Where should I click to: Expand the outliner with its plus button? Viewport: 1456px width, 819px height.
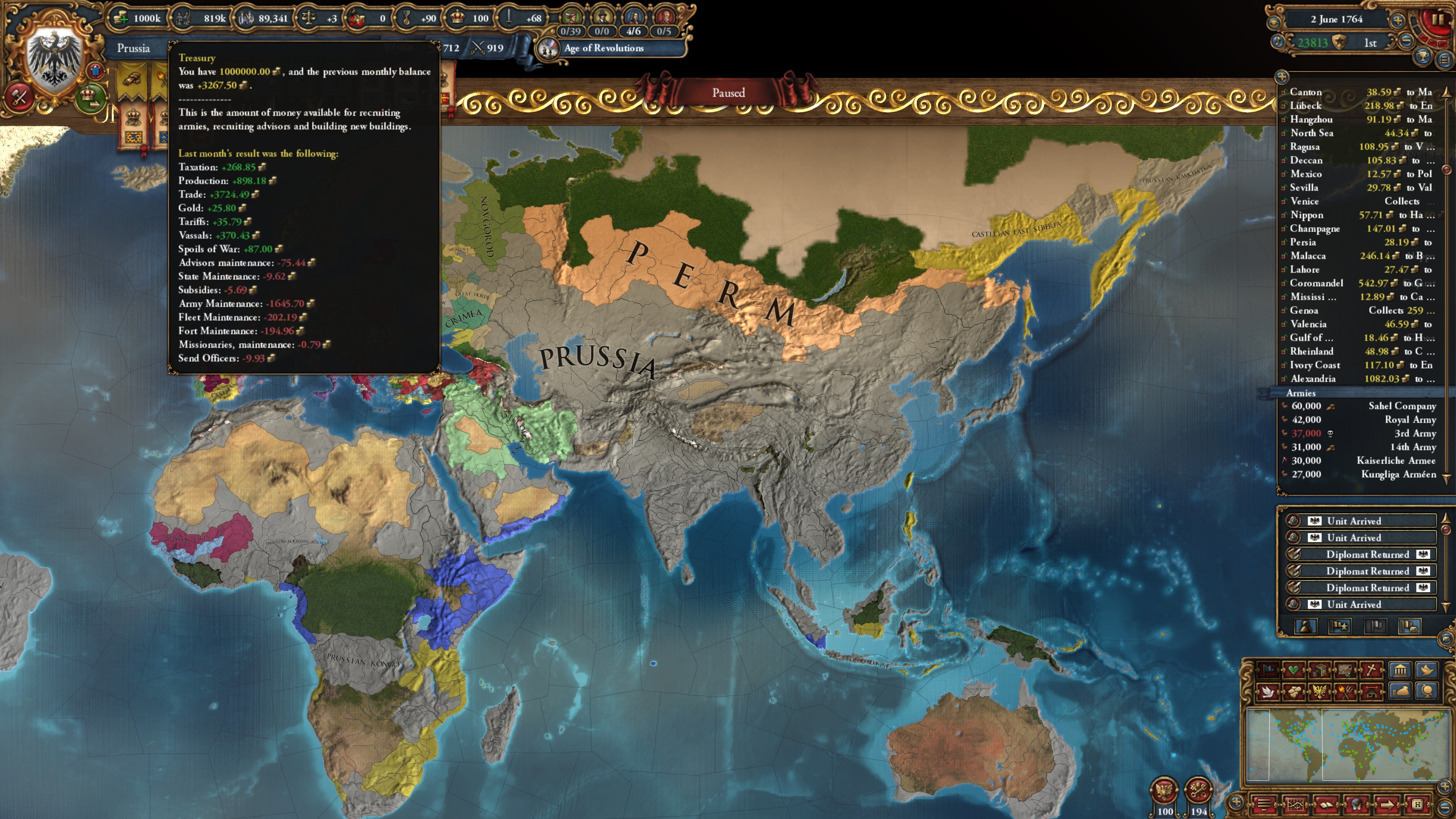pos(1282,77)
